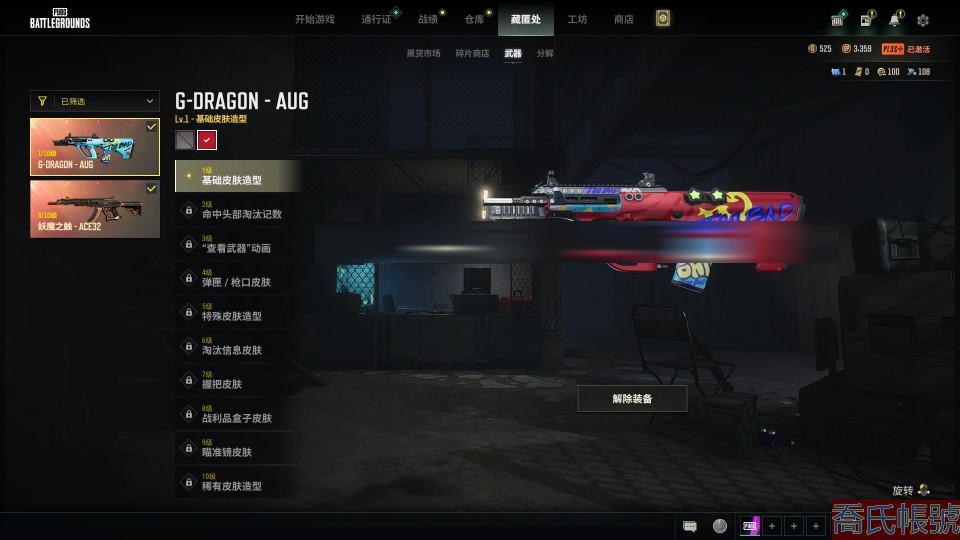The height and width of the screenshot is (540, 960).
Task: Select level 2 命中头部淘汰记数 row
Action: [x=238, y=210]
